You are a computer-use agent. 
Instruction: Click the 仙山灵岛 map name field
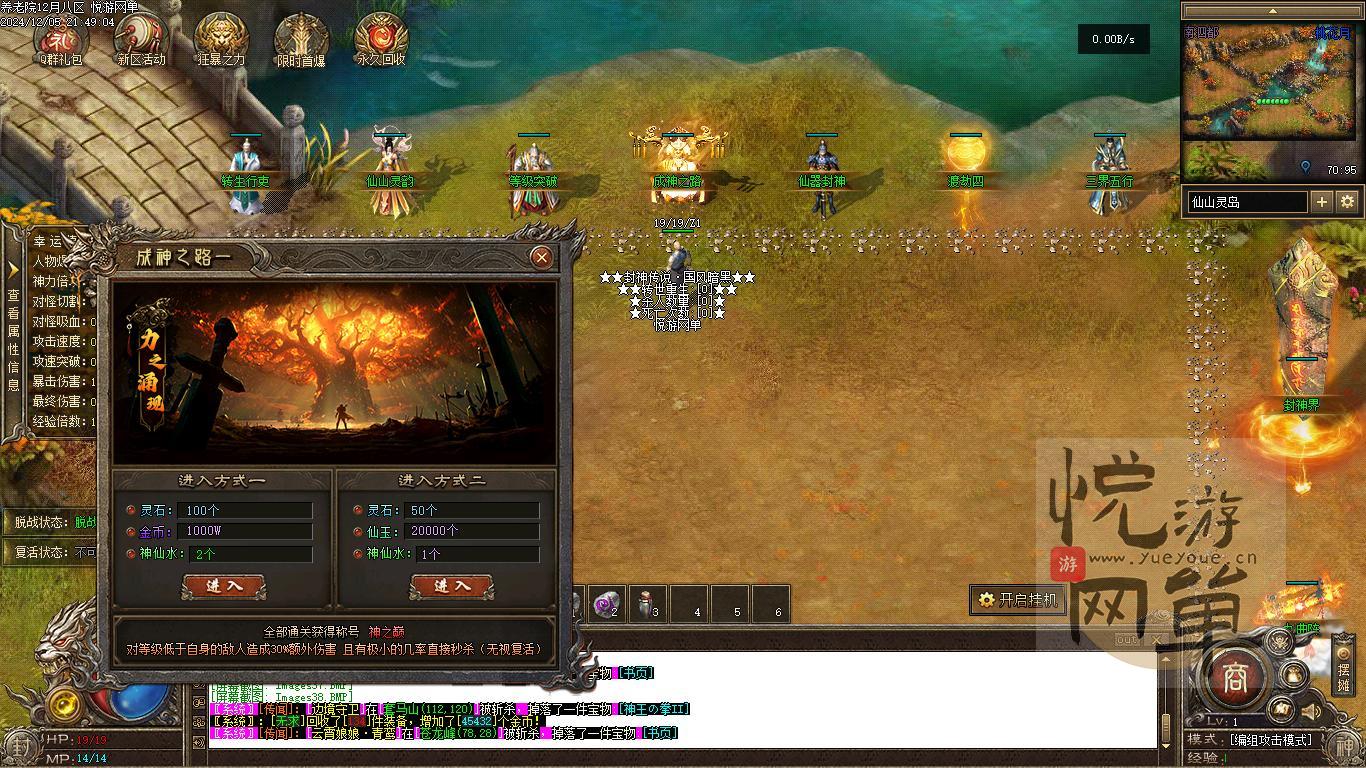(1246, 202)
